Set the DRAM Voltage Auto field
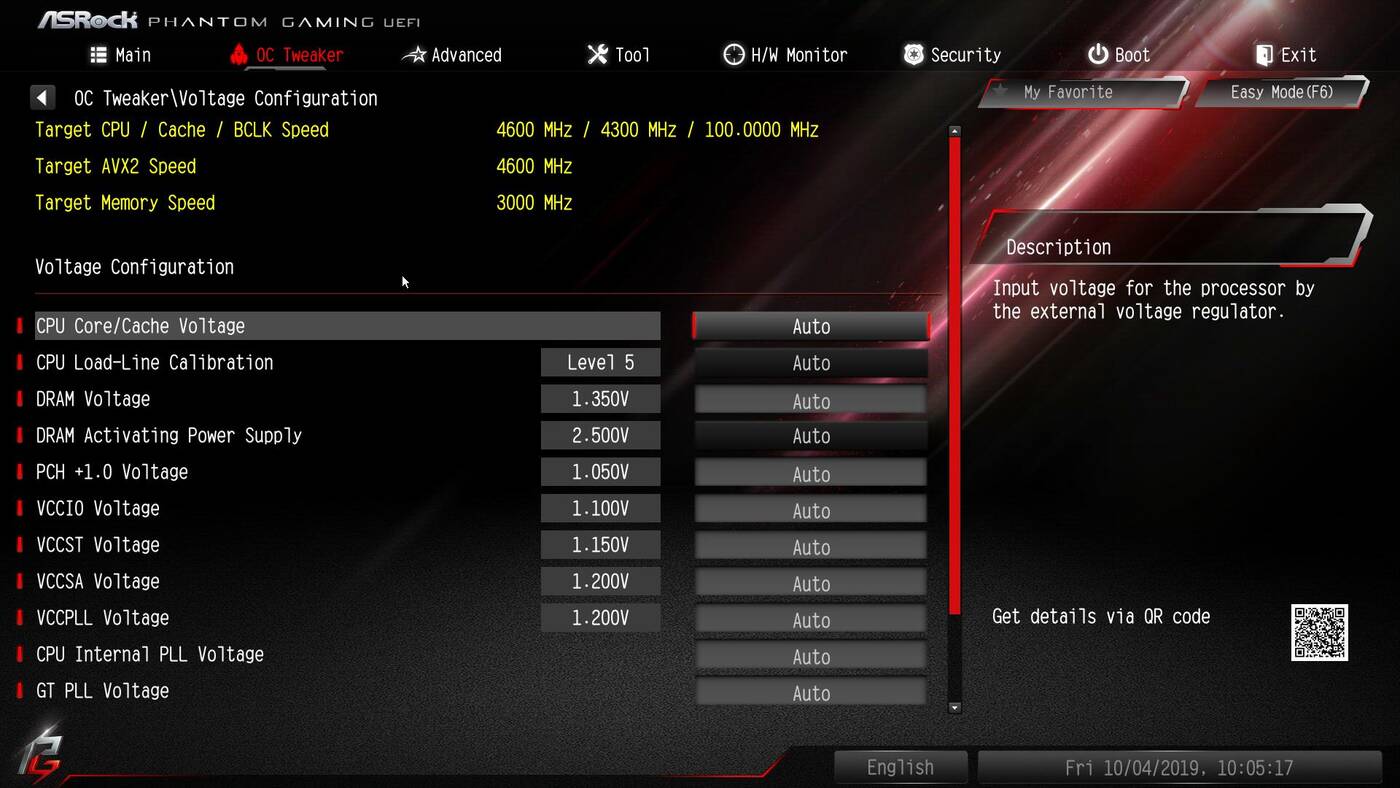Screen dimensions: 1400x788 pyautogui.click(x=811, y=400)
